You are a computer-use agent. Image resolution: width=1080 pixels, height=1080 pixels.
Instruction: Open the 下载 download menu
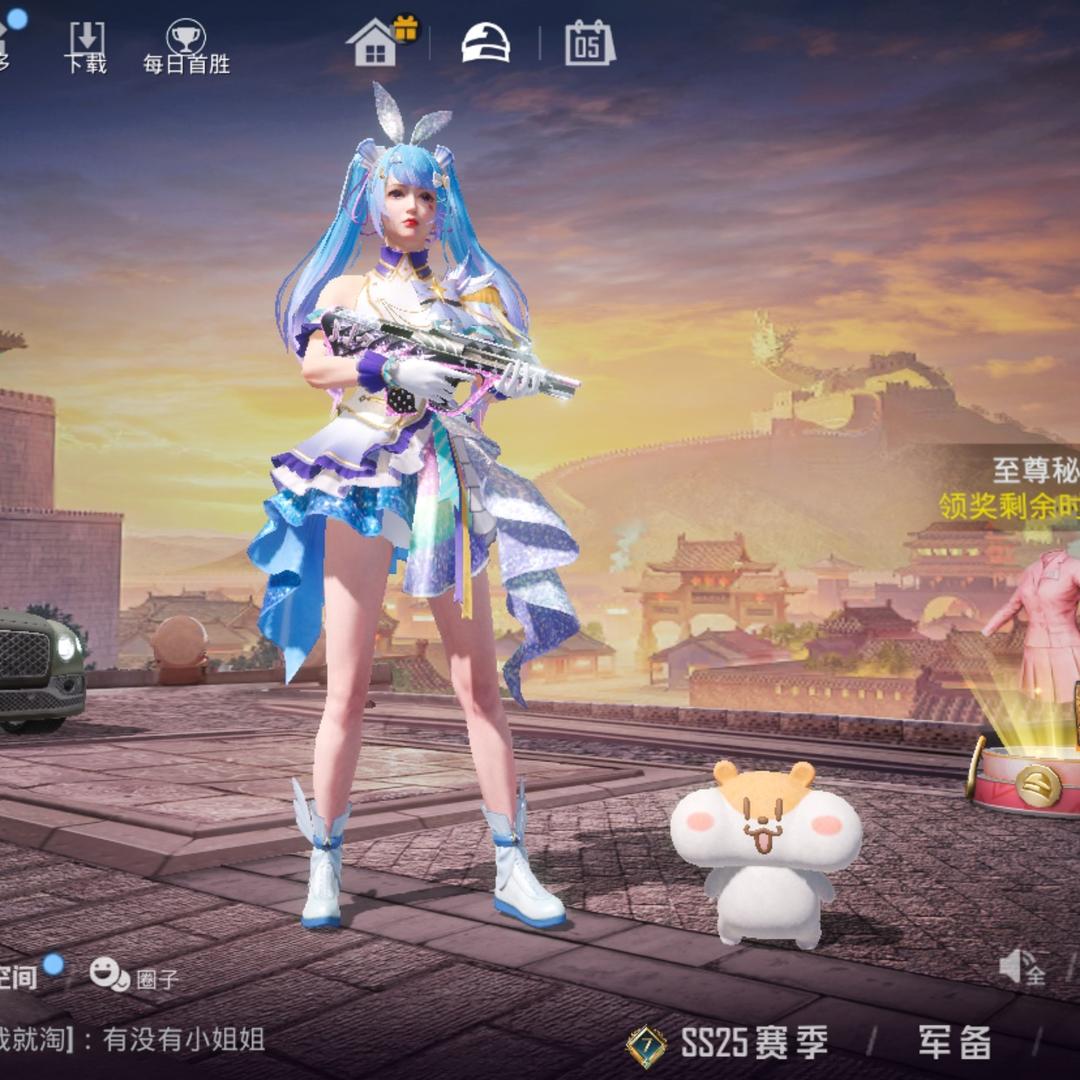(x=86, y=46)
